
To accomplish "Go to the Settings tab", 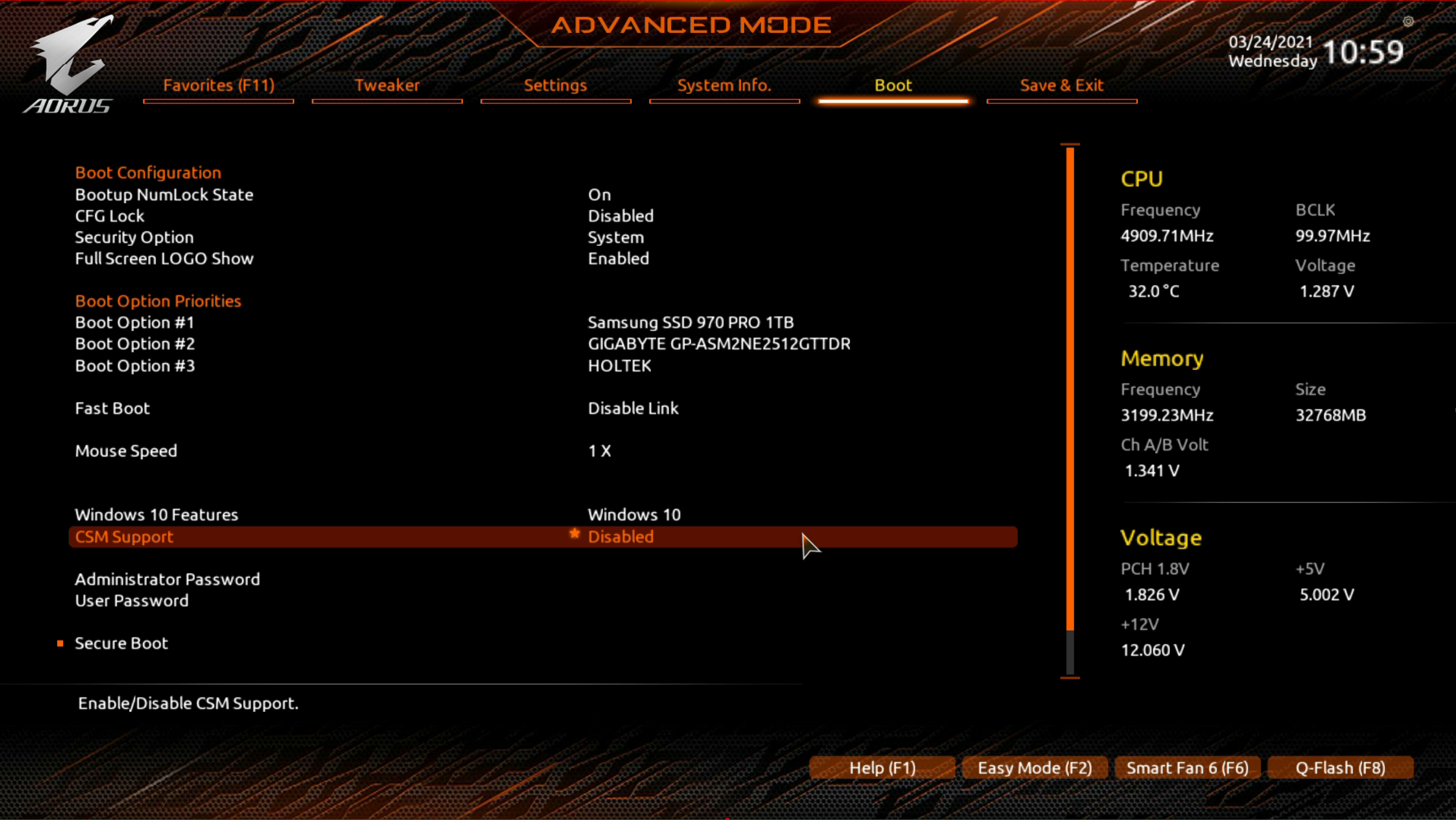I will click(x=556, y=86).
